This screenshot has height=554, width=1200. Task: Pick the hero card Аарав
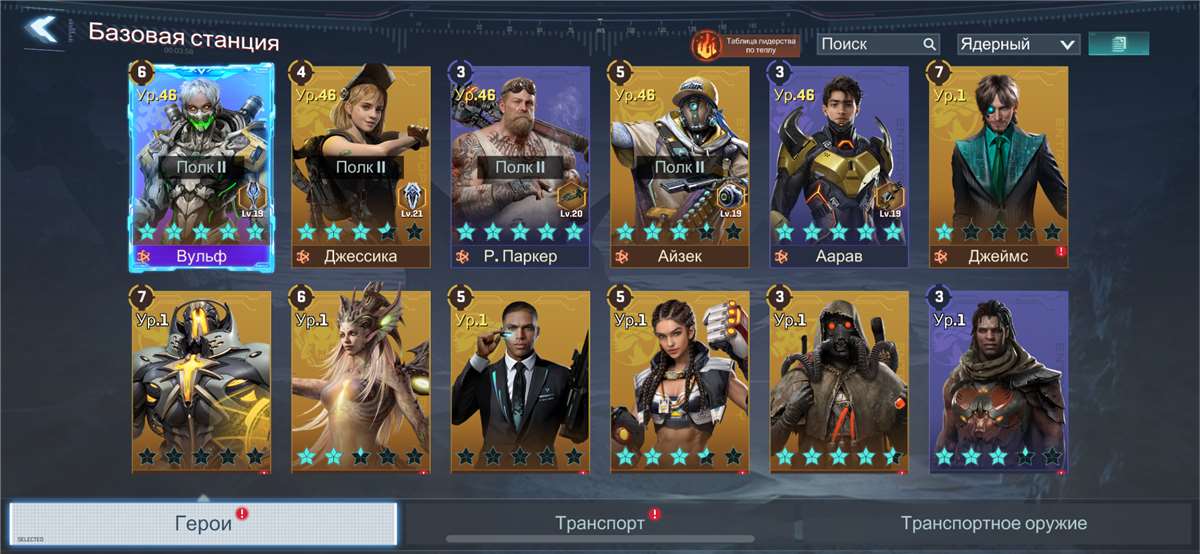[x=839, y=165]
